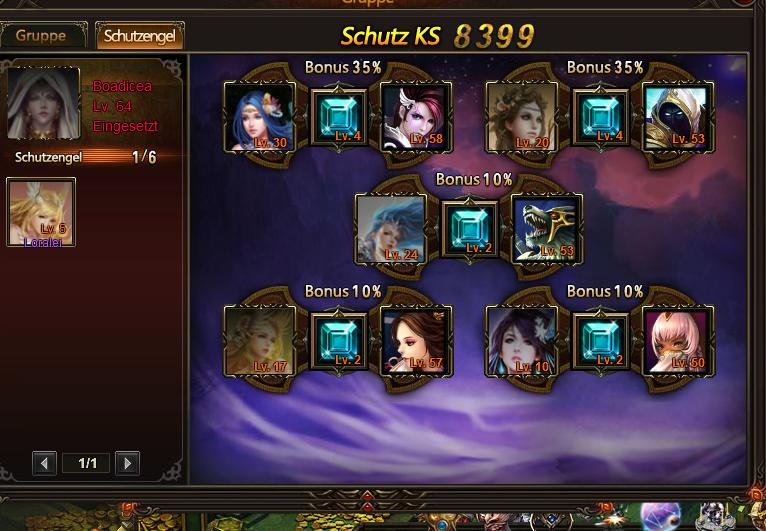Viewport: 766px width, 531px height.
Task: Select the Lv. 58 white-haired hero portrait
Action: tap(416, 117)
